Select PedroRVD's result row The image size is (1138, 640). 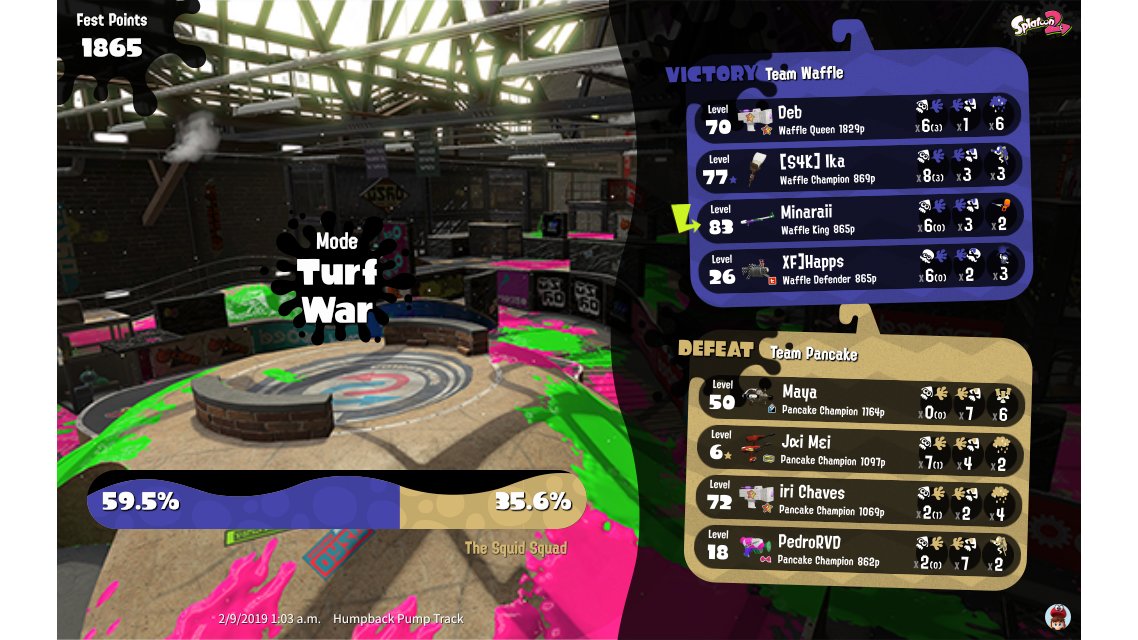pyautogui.click(x=860, y=550)
